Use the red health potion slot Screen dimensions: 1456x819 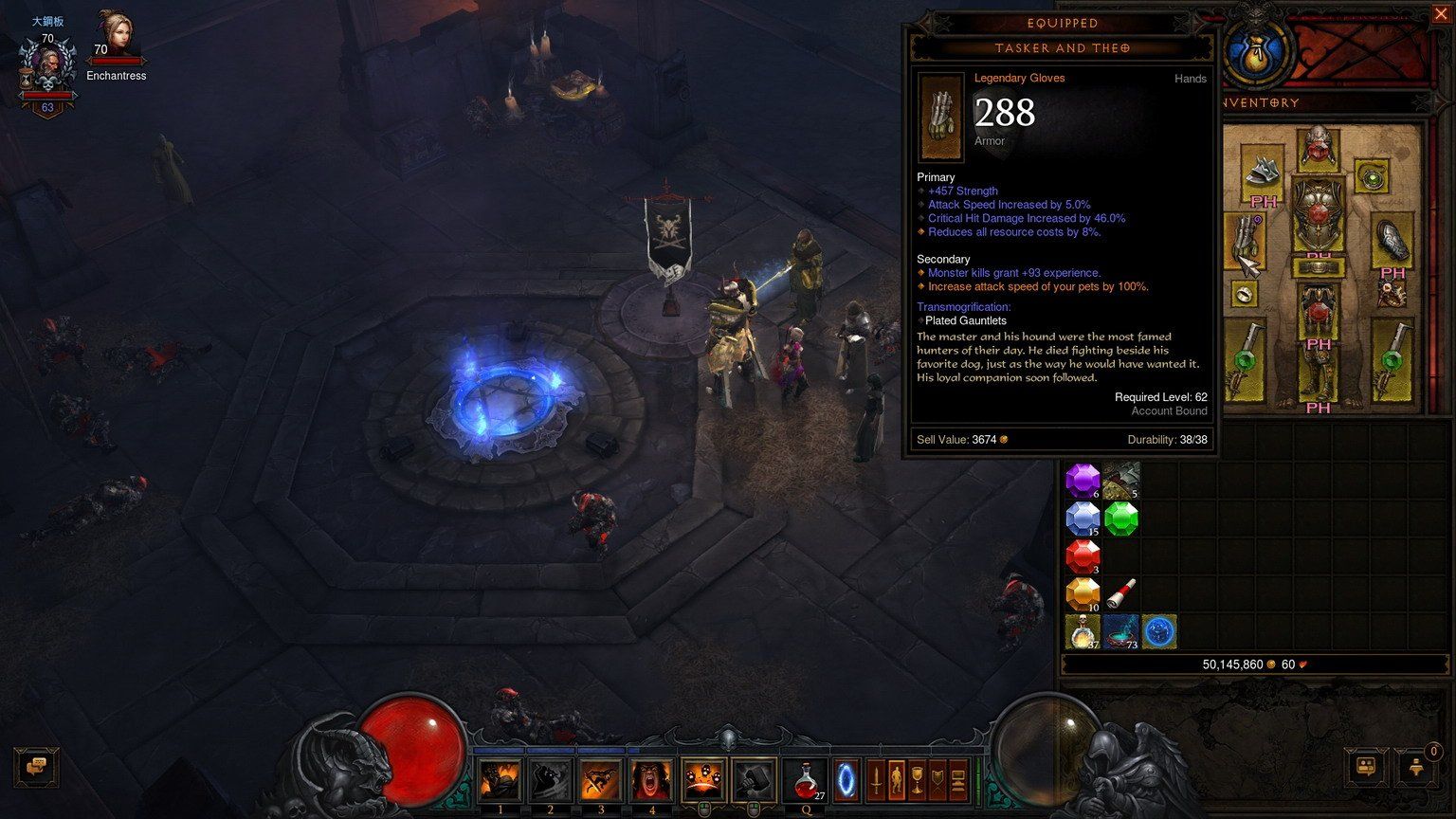pos(806,780)
